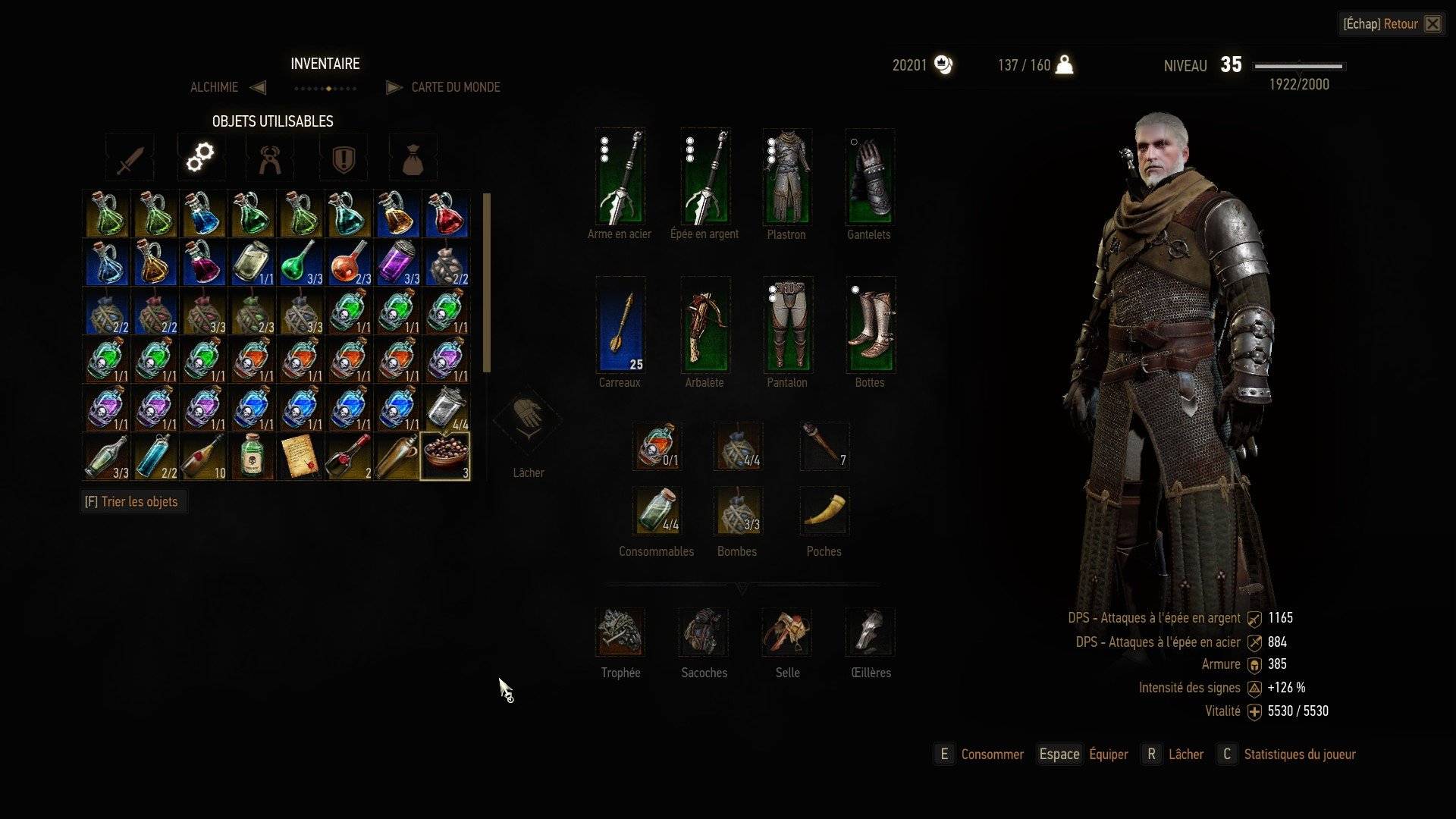Select the gears usable items tab
Viewport: 1456px width, 819px height.
click(200, 158)
